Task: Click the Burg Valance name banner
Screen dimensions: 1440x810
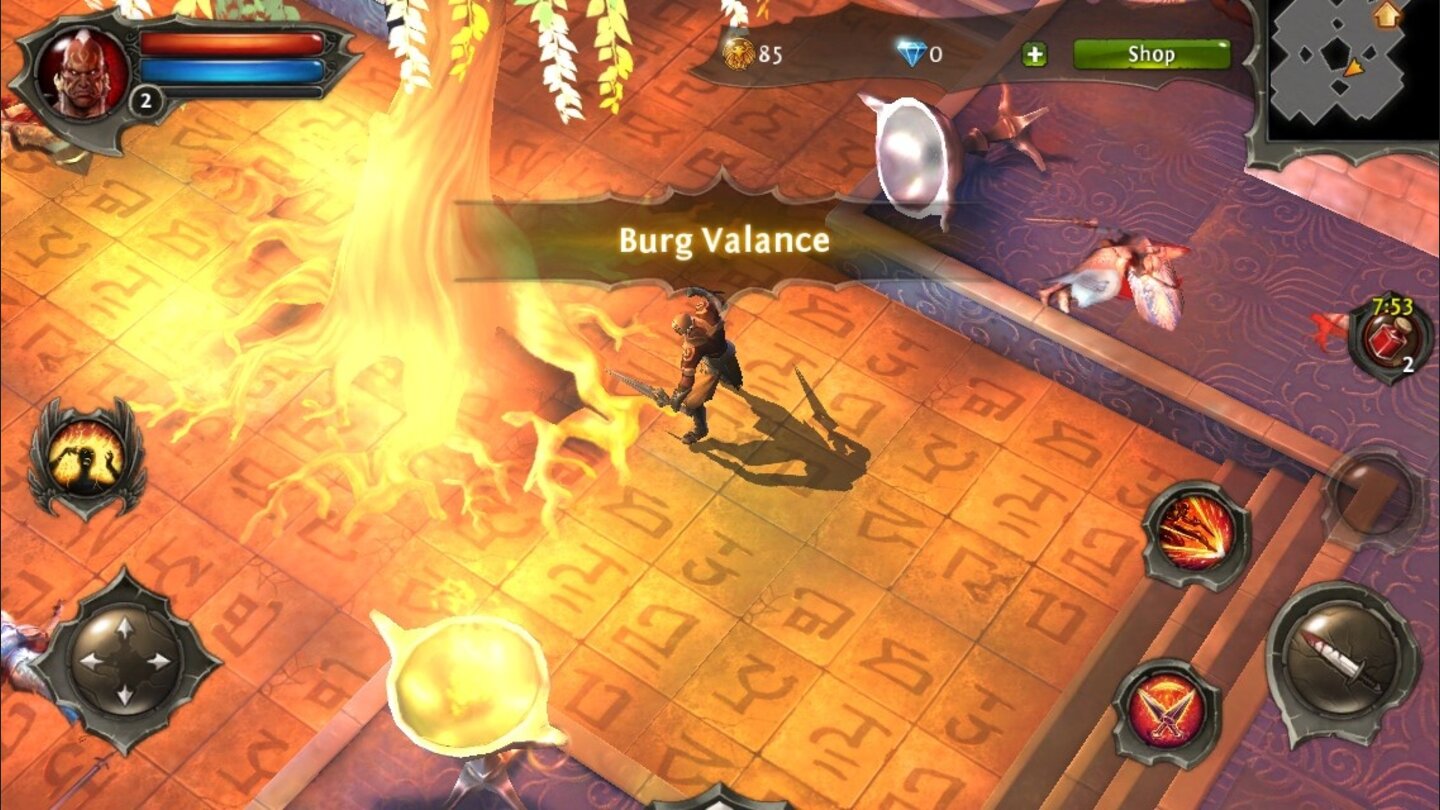Action: click(x=722, y=239)
